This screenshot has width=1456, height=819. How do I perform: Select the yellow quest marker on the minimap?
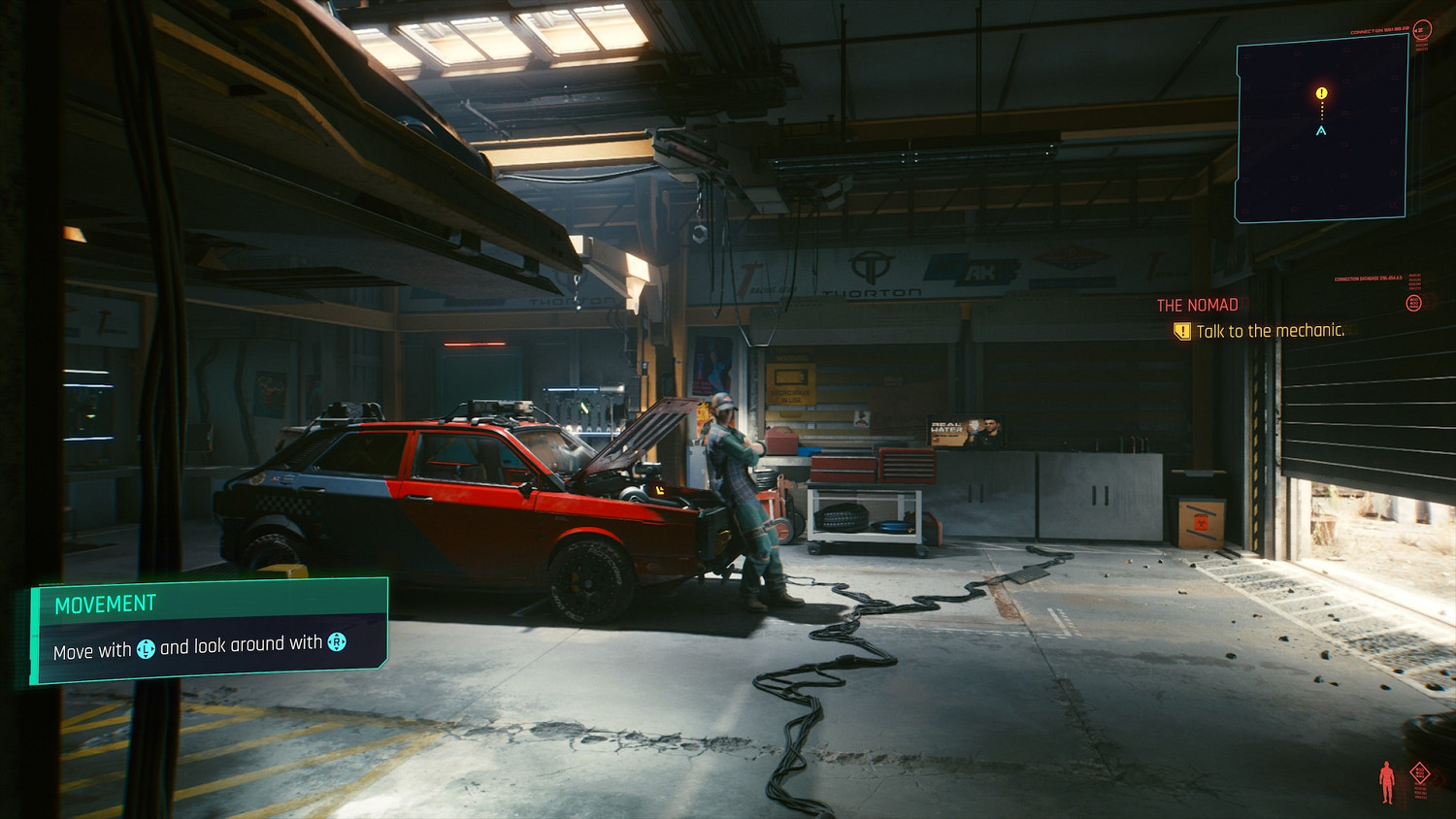(1321, 93)
